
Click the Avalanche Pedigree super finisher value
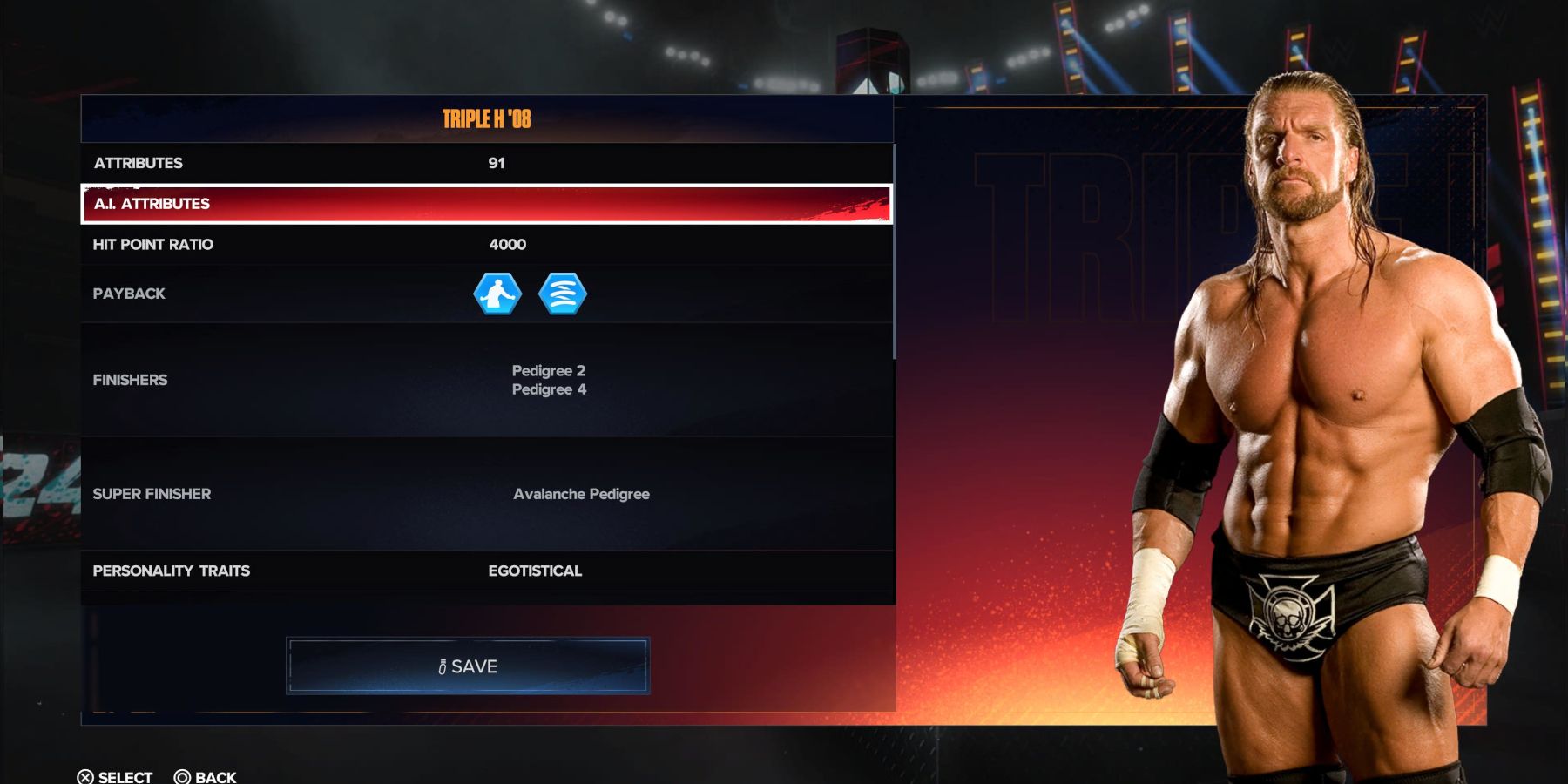581,493
